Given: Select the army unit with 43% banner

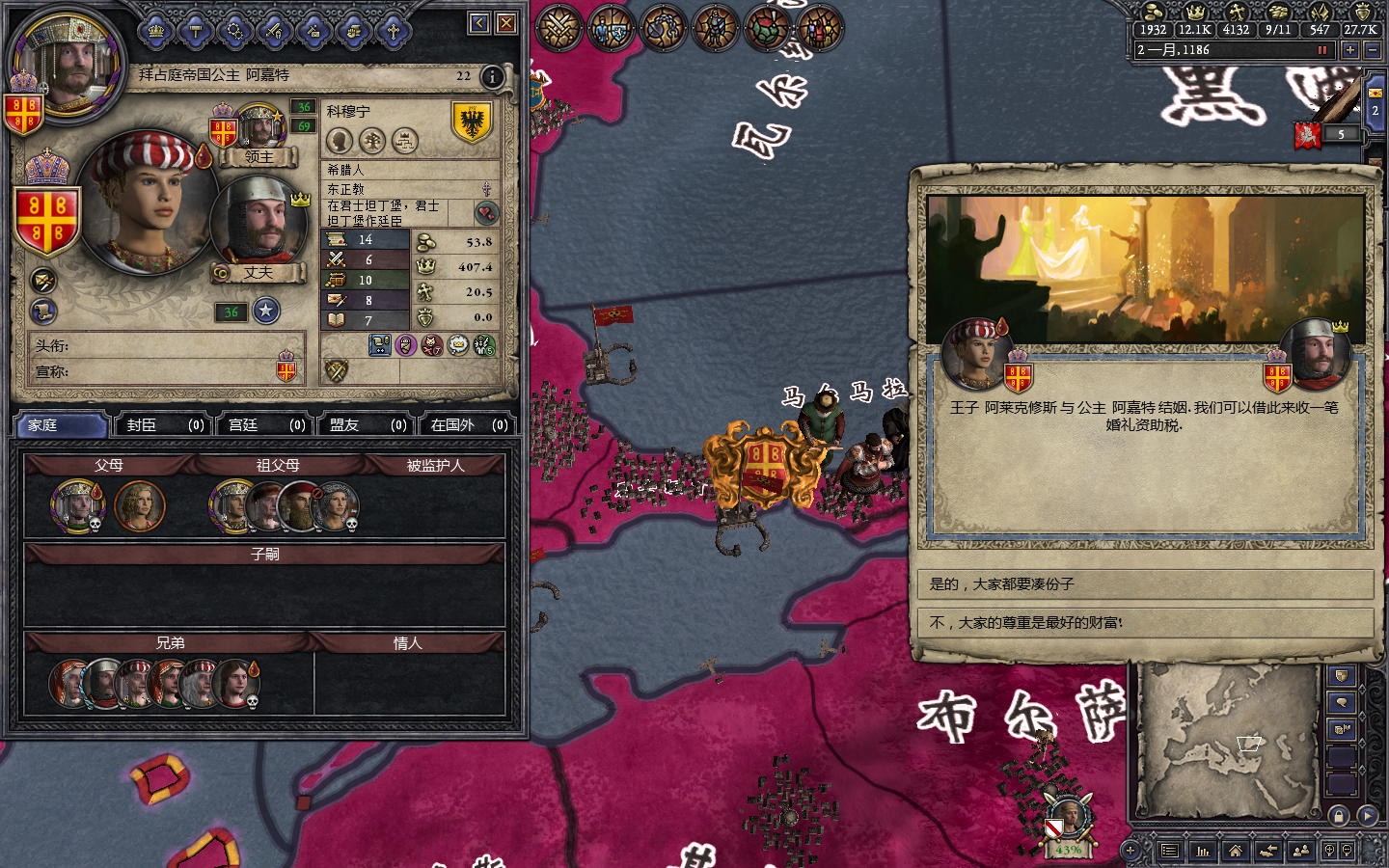Looking at the screenshot, I should tap(1069, 820).
